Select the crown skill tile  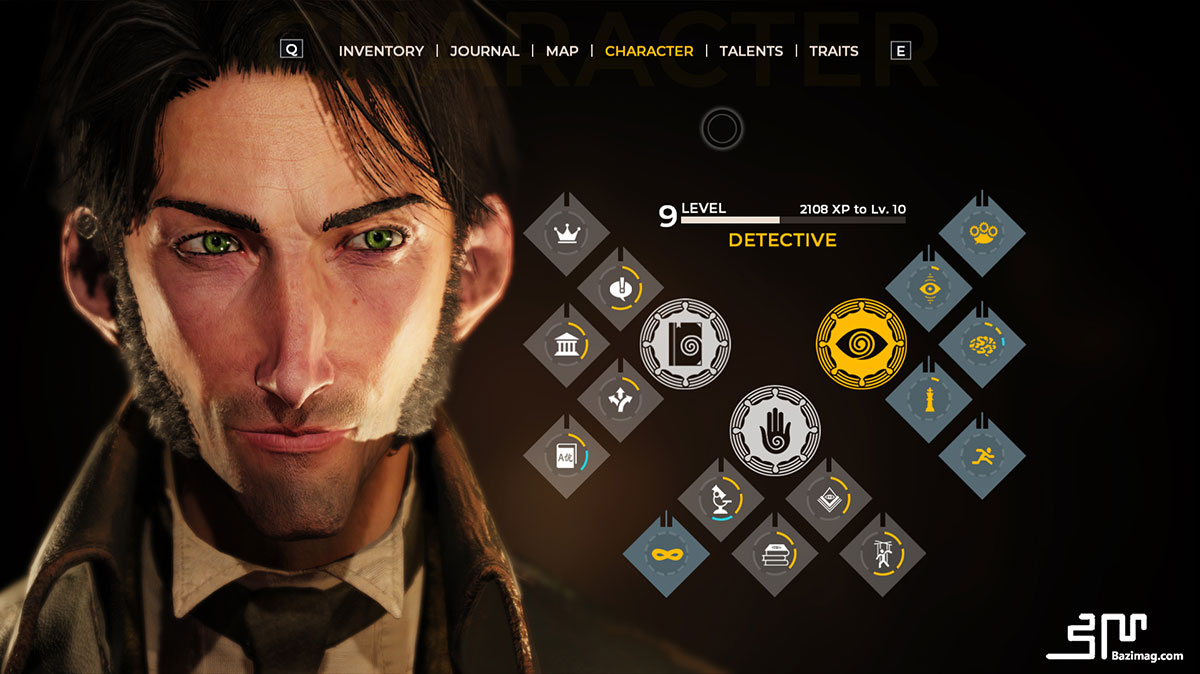(x=567, y=236)
